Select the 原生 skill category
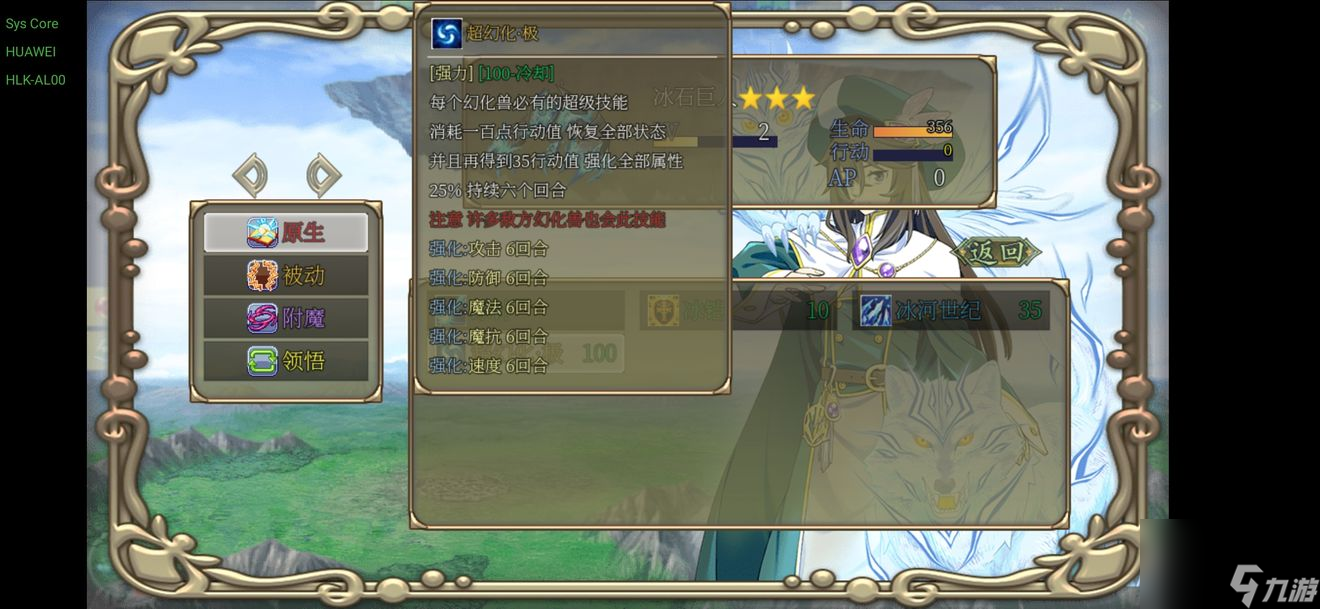This screenshot has height=609, width=1320. (x=286, y=232)
